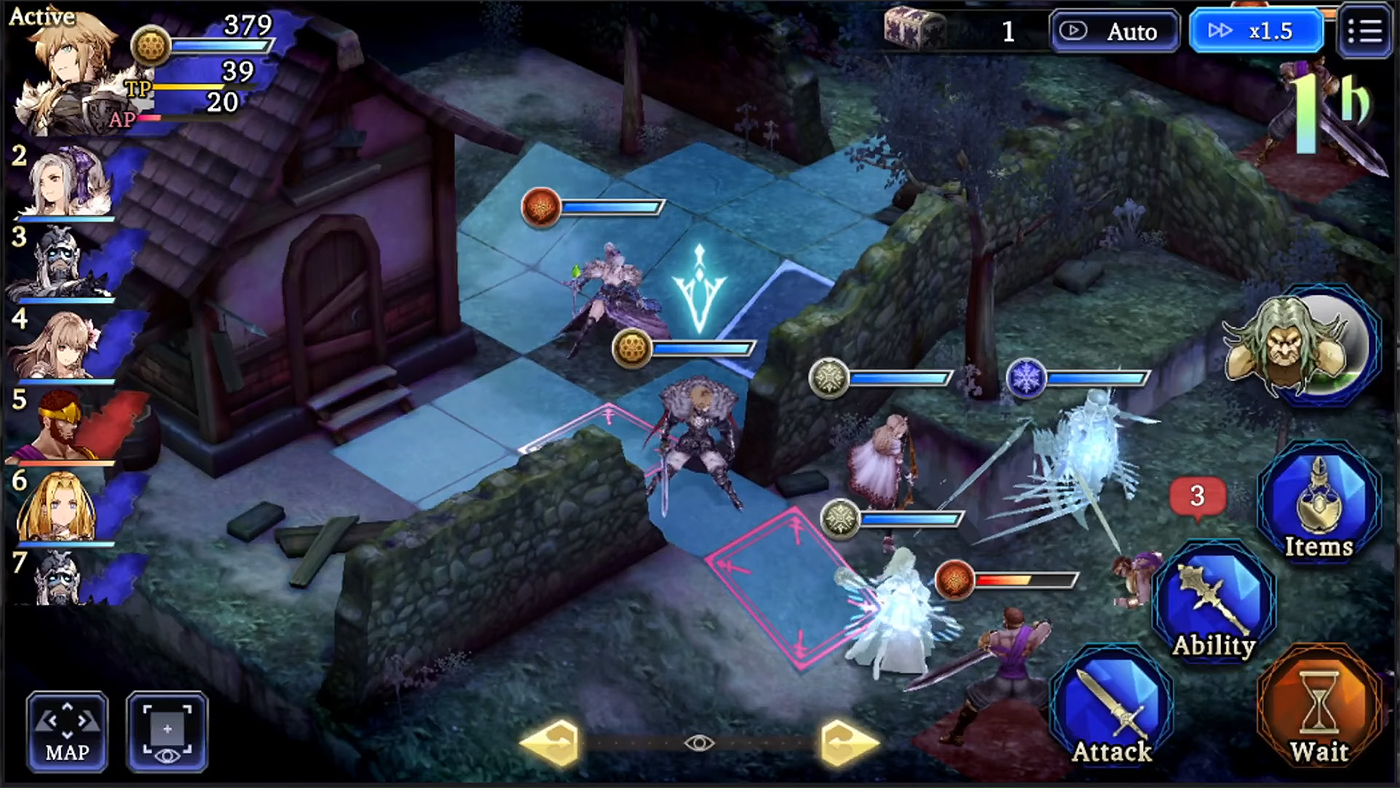Tap the camera focus icon beside MAP
Viewport: 1400px width, 788px height.
point(167,731)
